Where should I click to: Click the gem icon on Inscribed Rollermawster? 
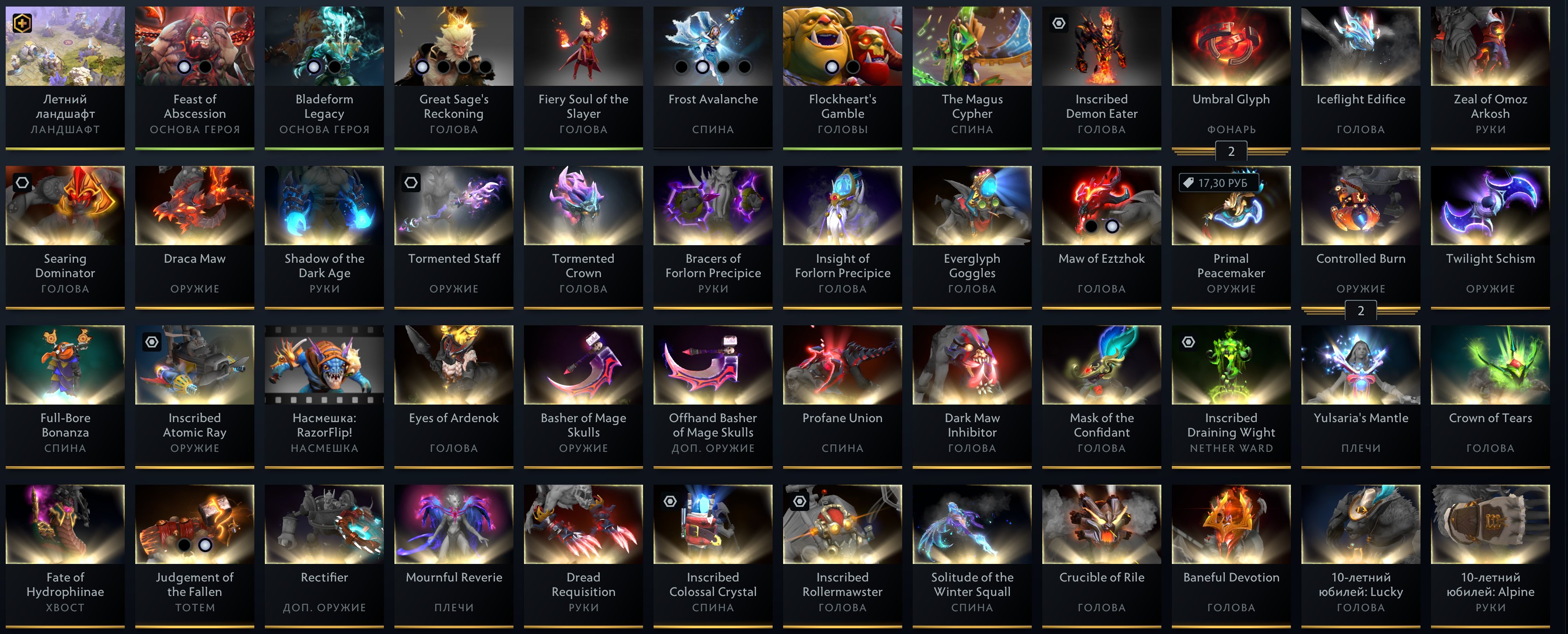[799, 500]
